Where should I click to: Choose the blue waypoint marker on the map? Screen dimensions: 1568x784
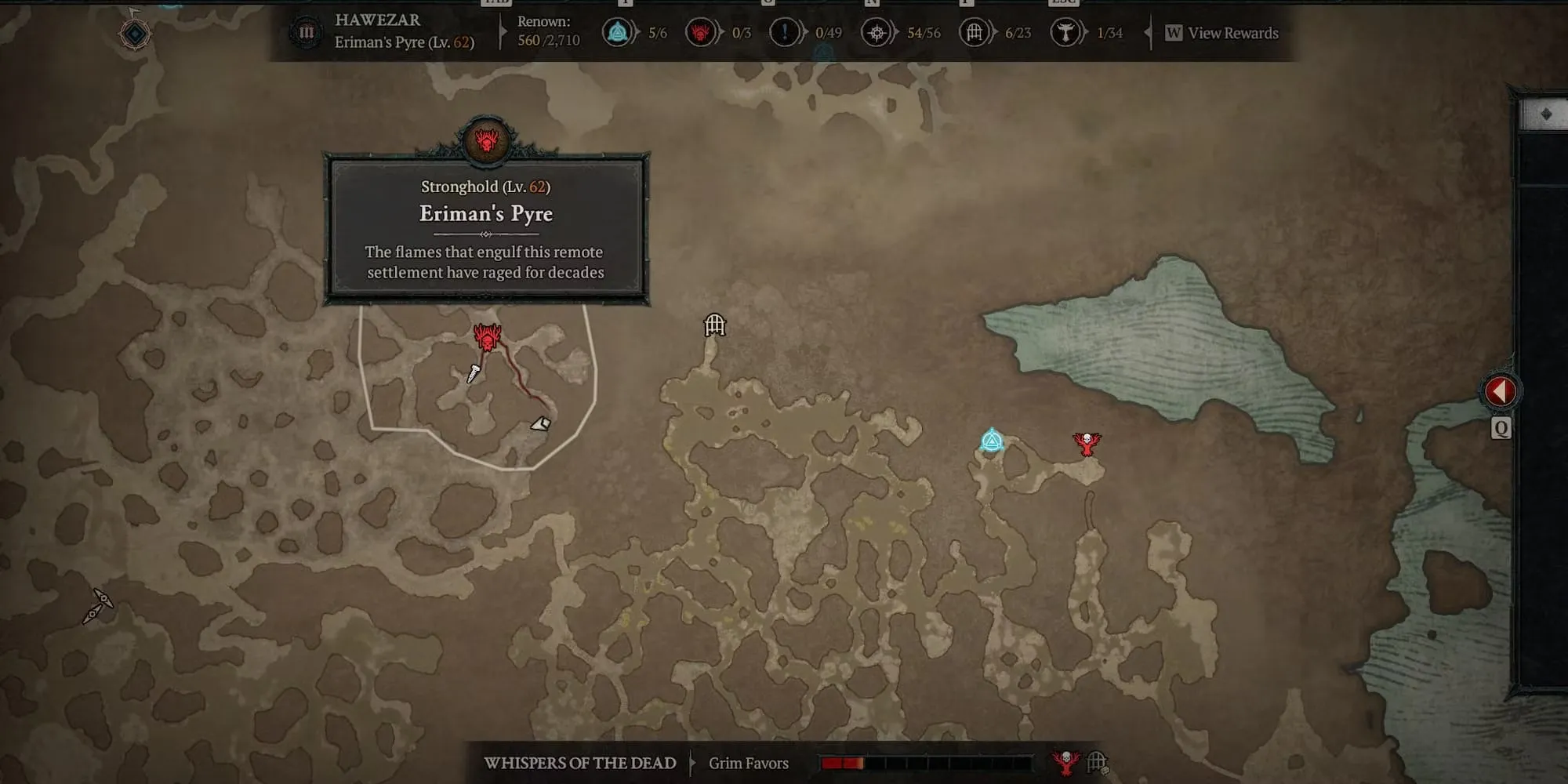(x=992, y=441)
